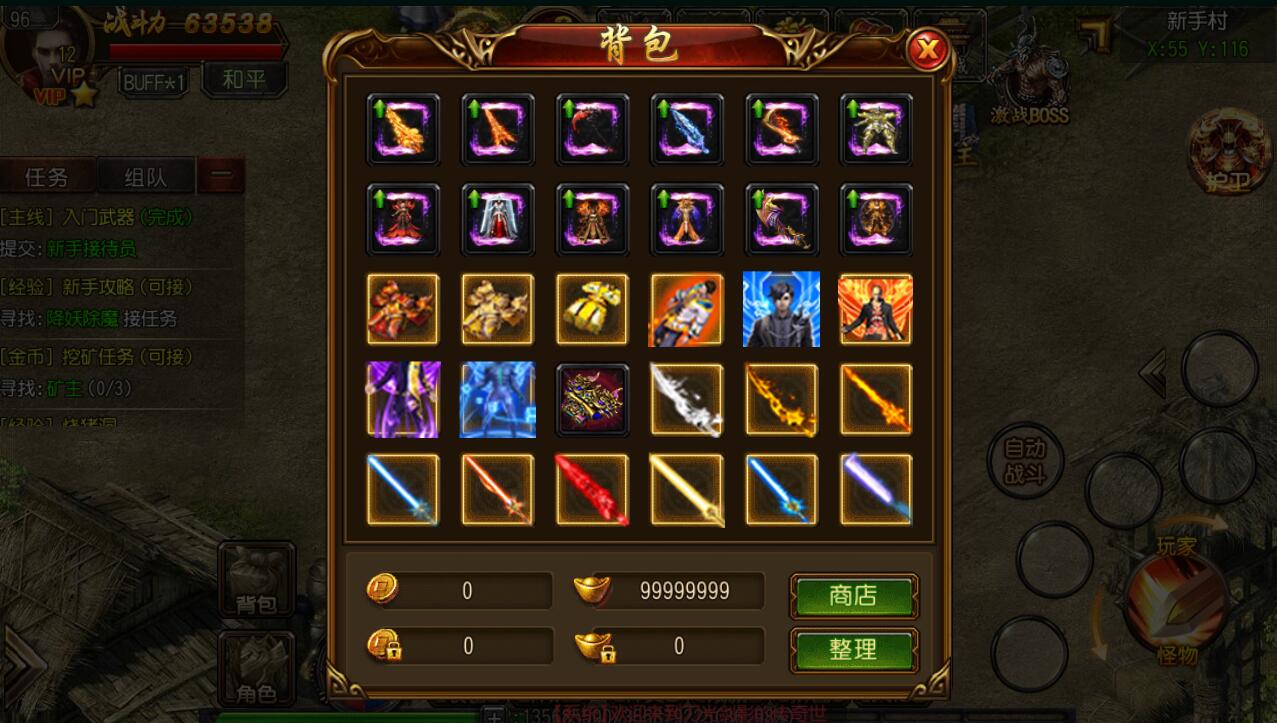
Task: Open the 背包 bag button in sidebar
Action: (257, 581)
